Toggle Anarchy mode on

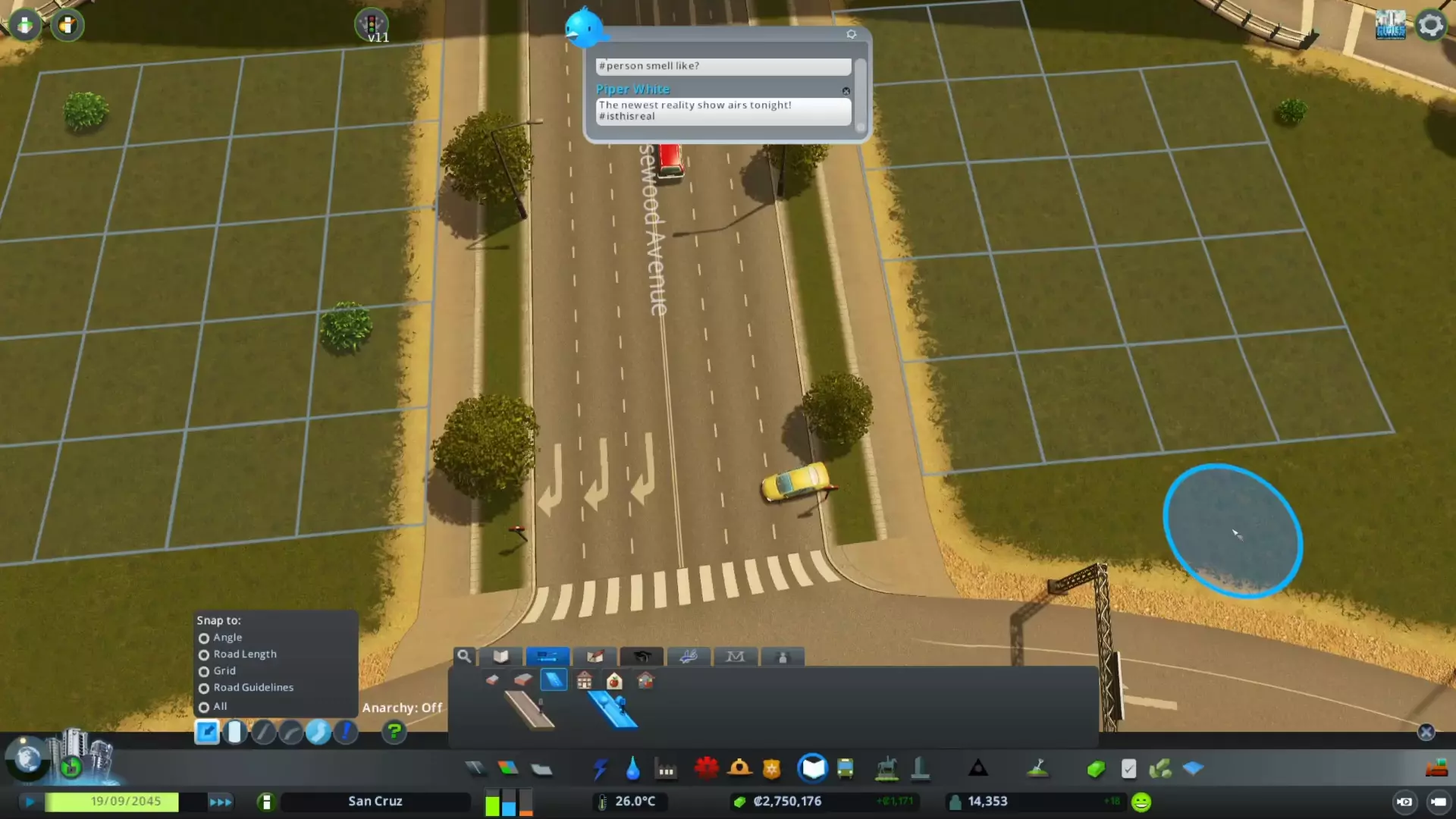347,732
